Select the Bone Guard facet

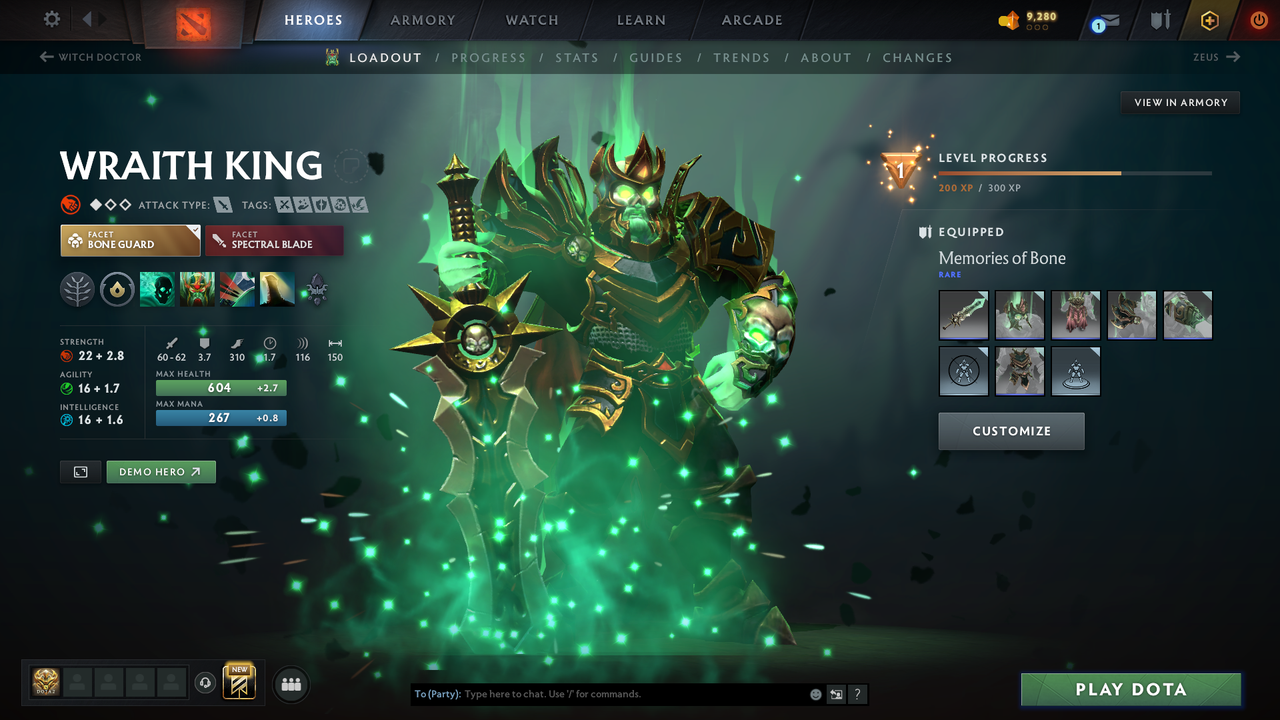point(130,240)
